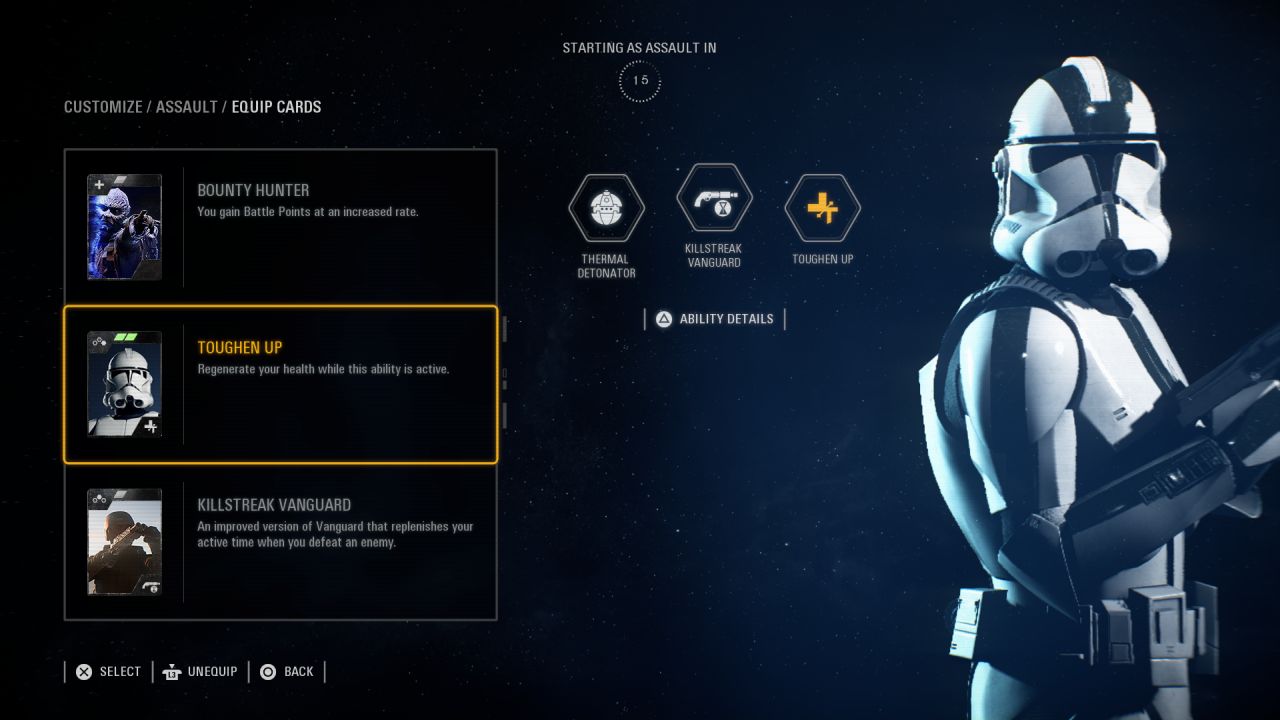The image size is (1280, 720).
Task: Select the Bounty Hunter card
Action: pos(280,227)
